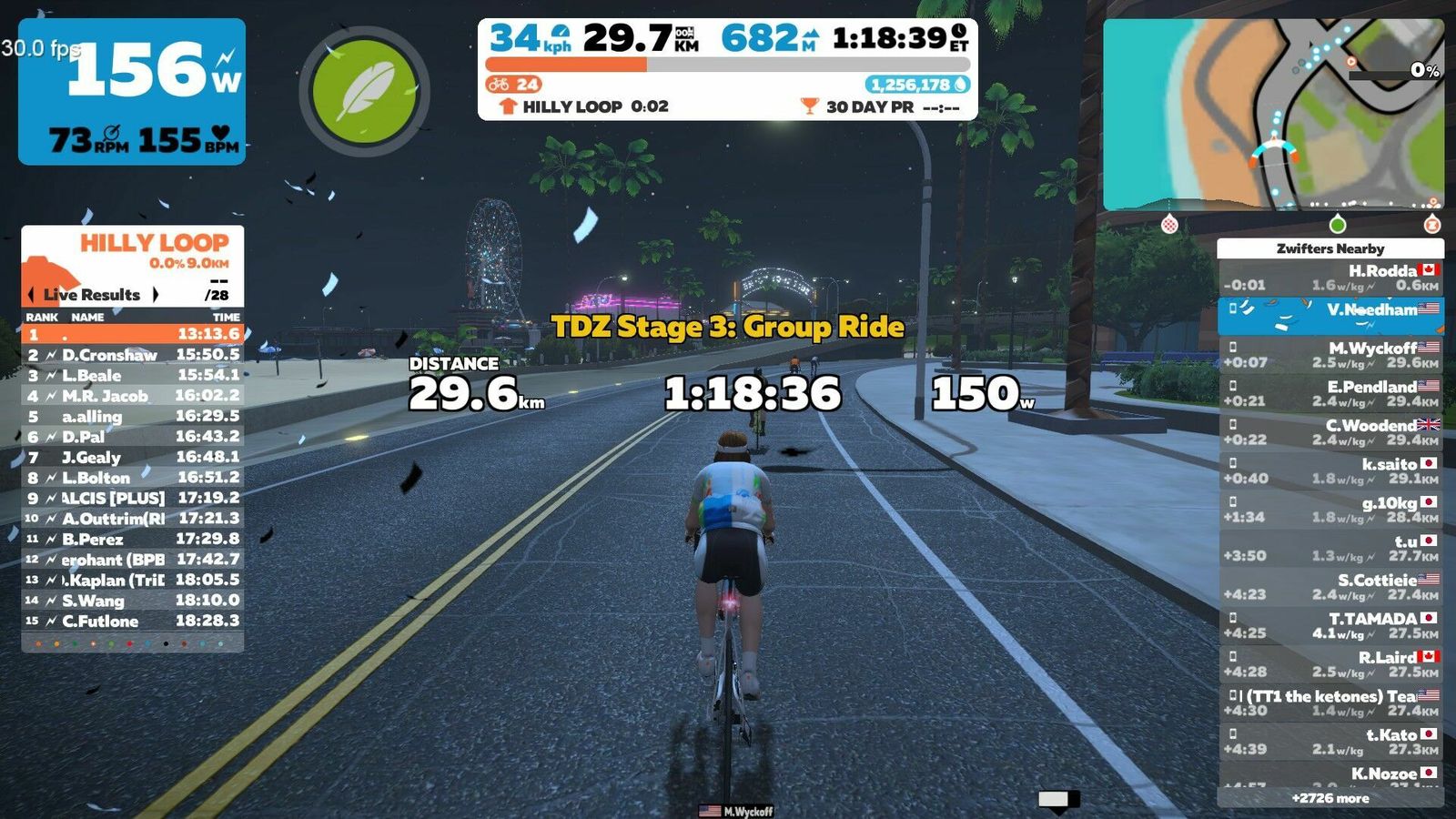1456x819 pixels.
Task: Select H.Rodda in Zwifters Nearby
Action: click(x=1330, y=278)
